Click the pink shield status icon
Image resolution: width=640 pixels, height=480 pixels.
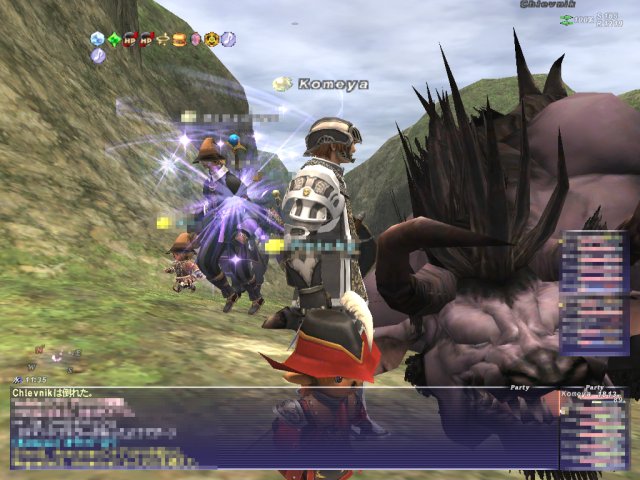click(x=196, y=40)
